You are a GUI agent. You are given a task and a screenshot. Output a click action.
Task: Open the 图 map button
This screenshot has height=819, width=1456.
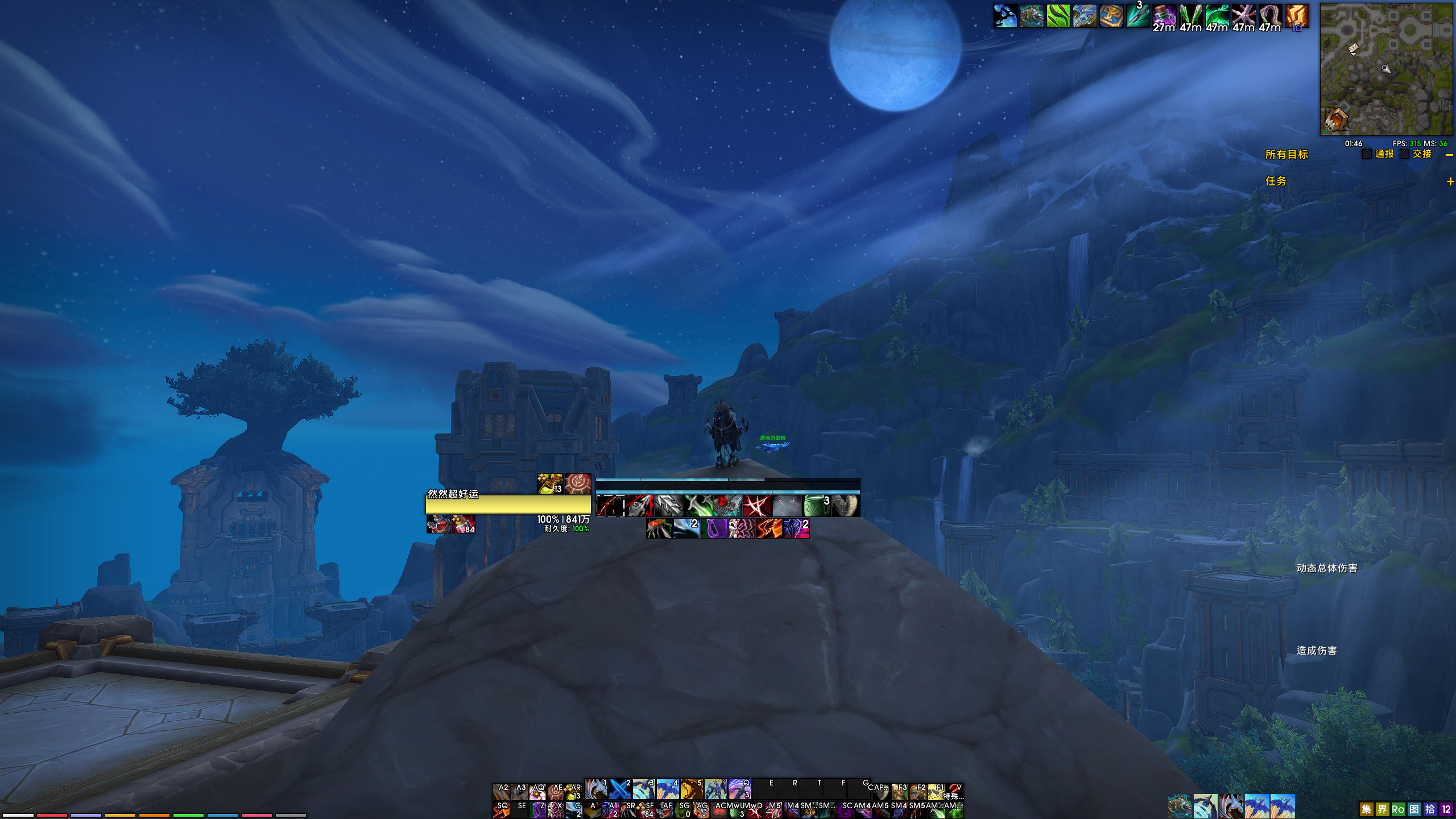tap(1414, 809)
